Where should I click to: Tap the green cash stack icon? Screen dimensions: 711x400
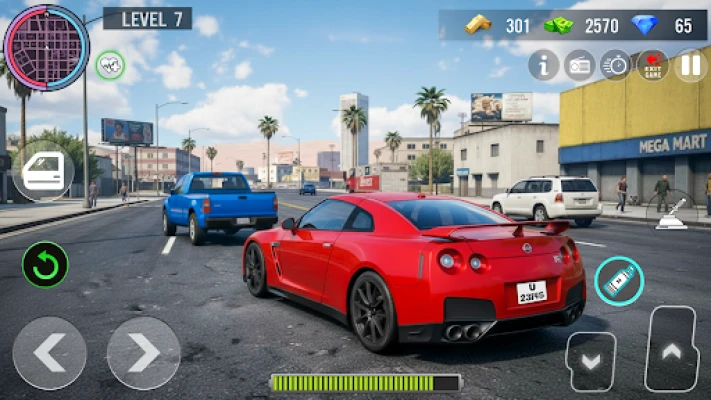[558, 26]
